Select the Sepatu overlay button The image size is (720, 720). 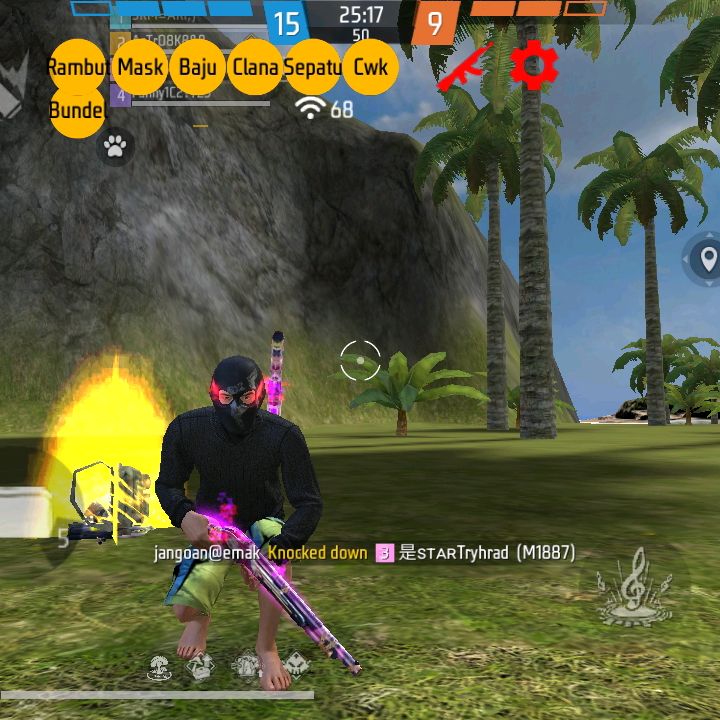point(313,68)
